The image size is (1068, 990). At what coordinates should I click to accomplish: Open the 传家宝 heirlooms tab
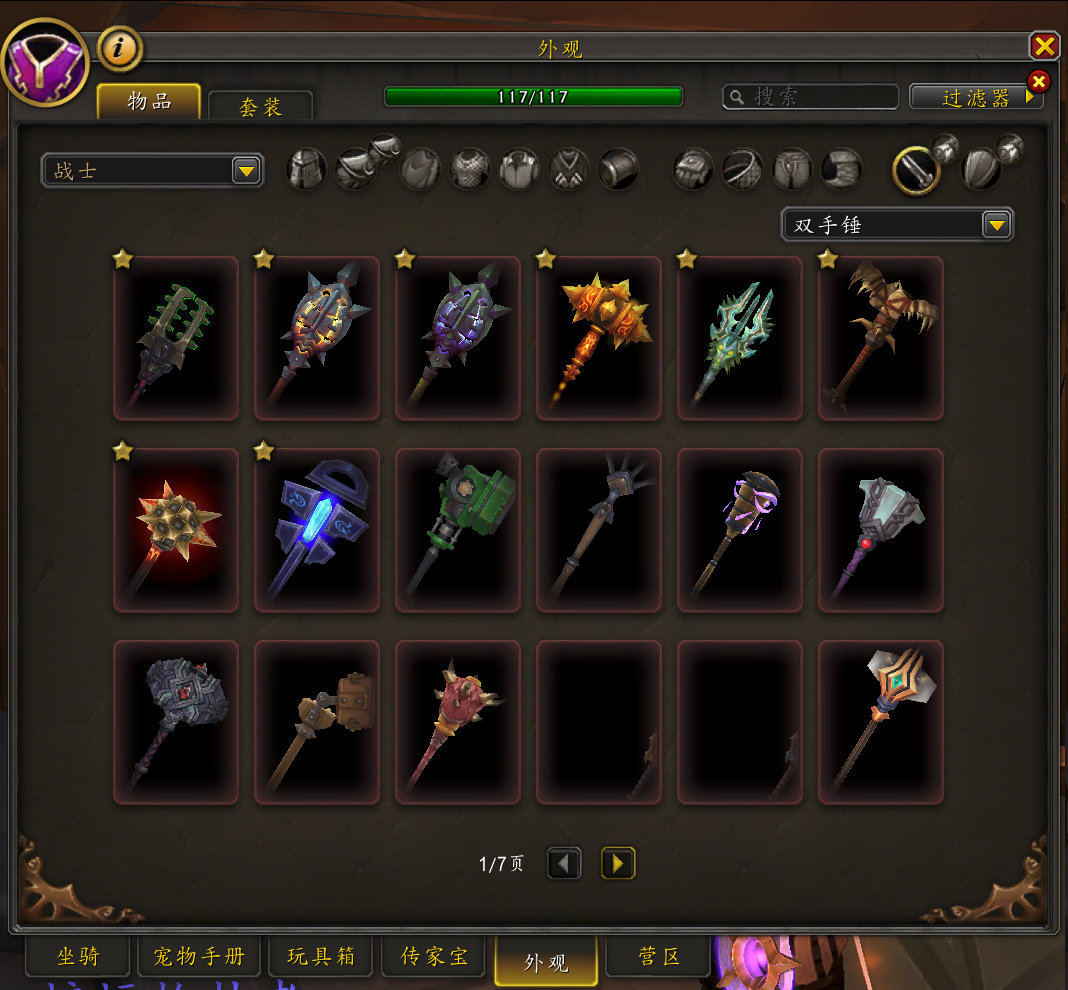pos(434,957)
